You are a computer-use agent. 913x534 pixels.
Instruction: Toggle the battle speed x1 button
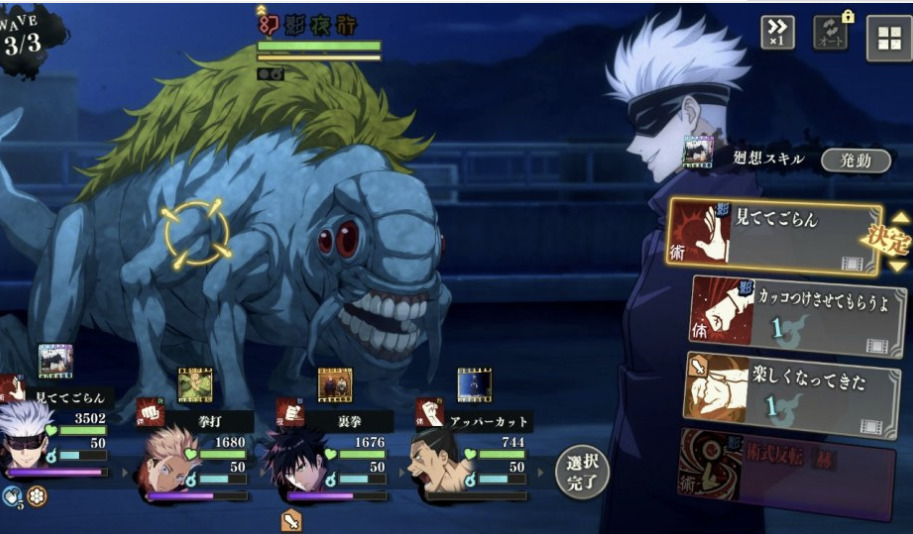[777, 33]
